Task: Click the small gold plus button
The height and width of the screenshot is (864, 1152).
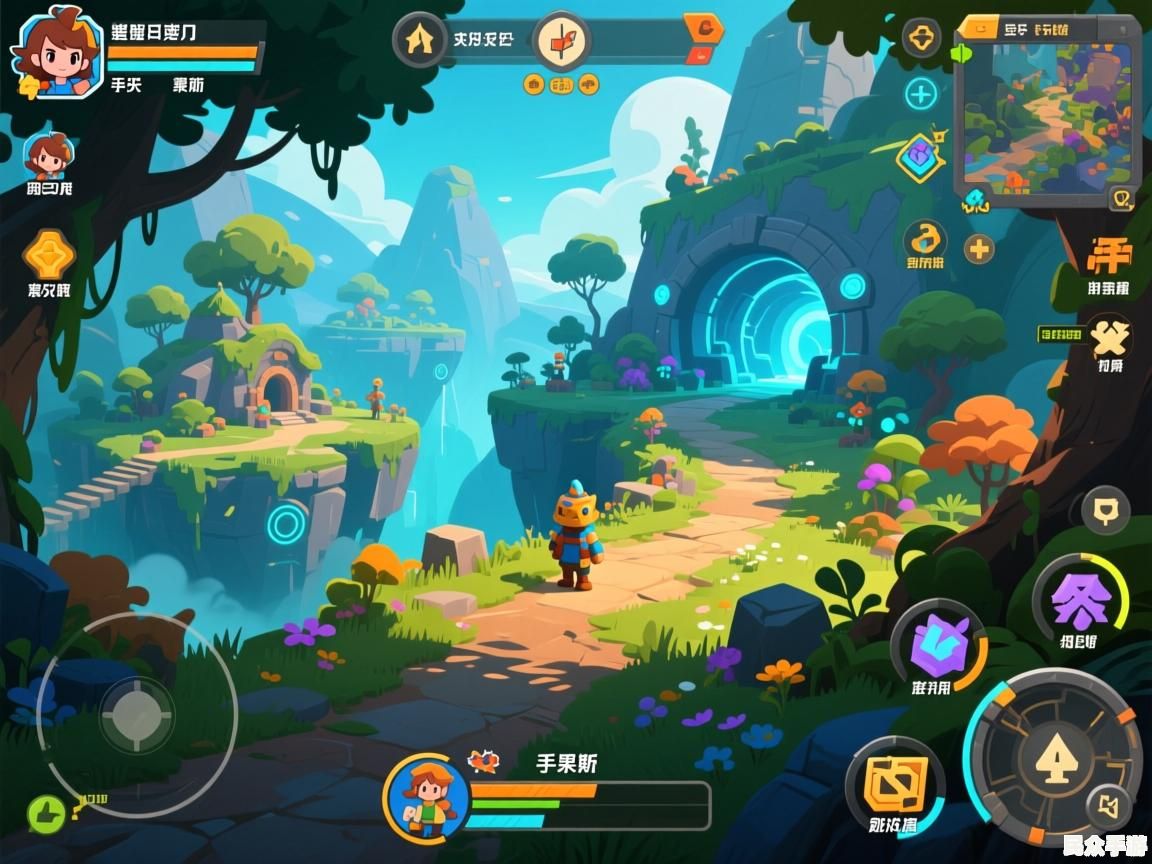Action: click(979, 248)
